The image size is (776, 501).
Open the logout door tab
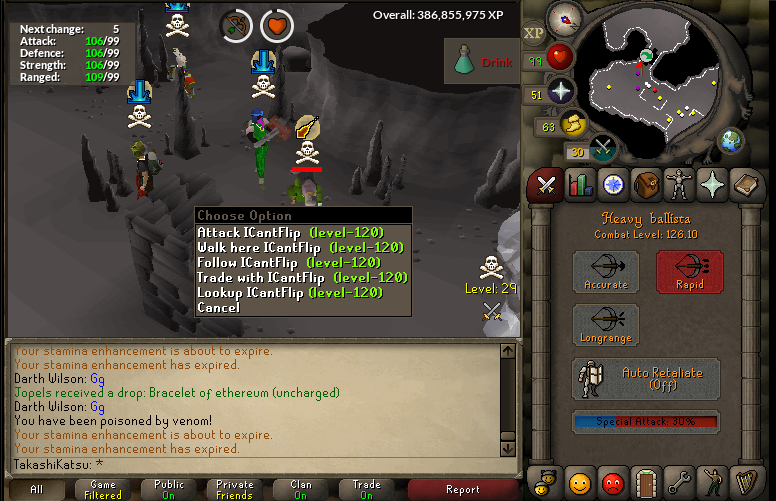click(646, 483)
